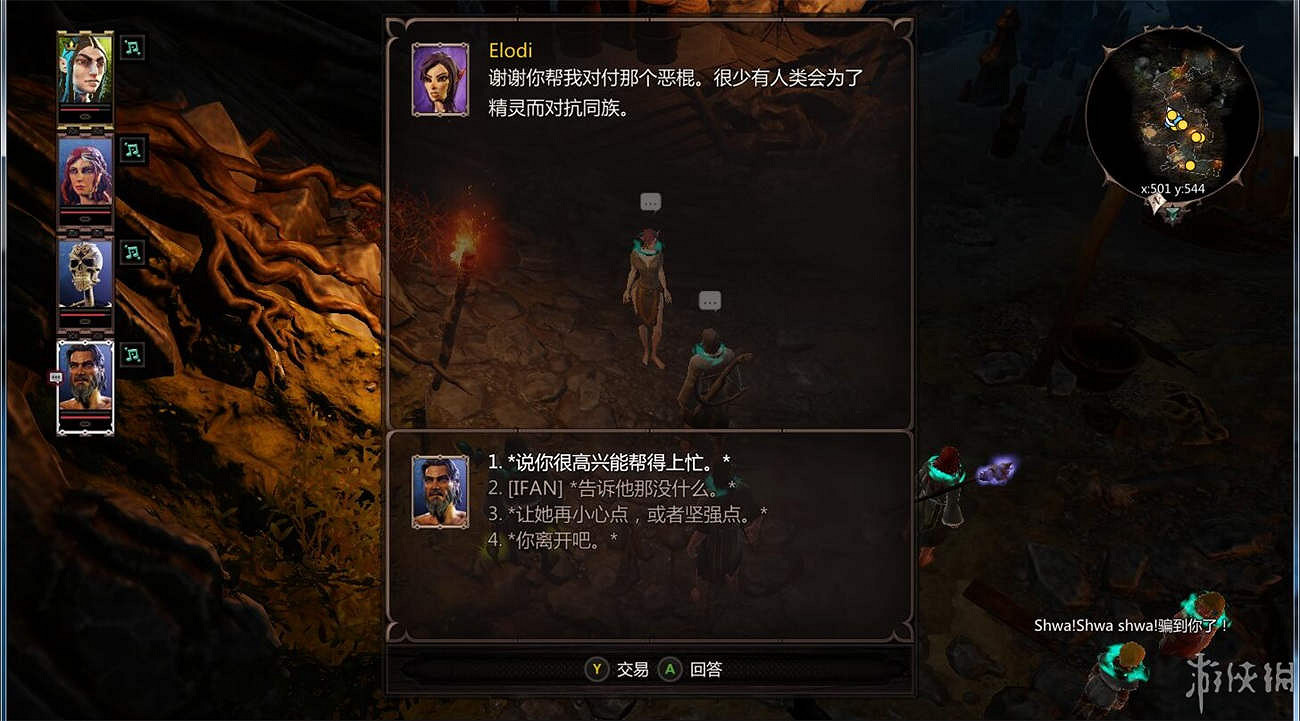Select the elf portrait at the top of party list
Viewport: 1300px width, 721px height.
84,70
